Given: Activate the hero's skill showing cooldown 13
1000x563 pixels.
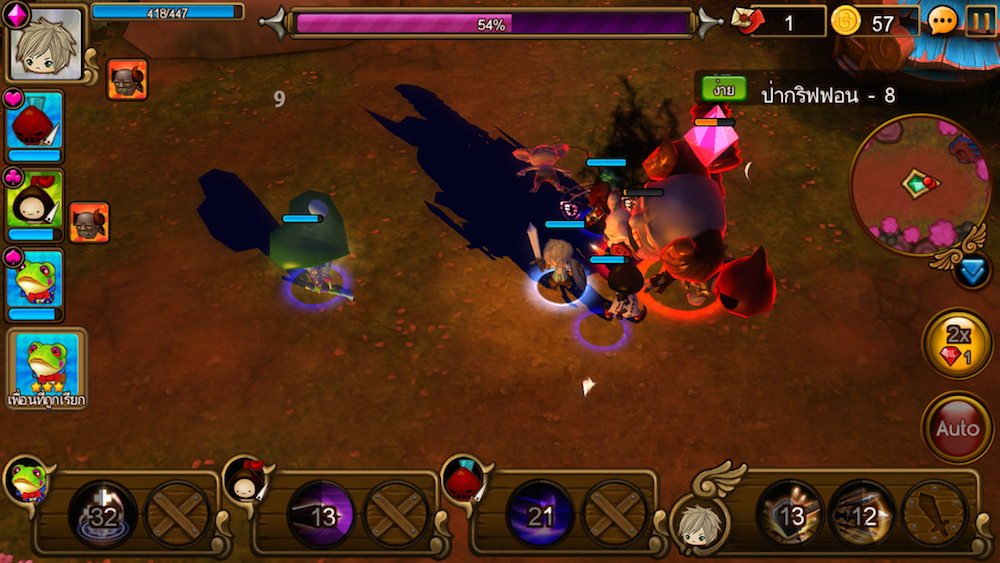Looking at the screenshot, I should click(x=790, y=515).
